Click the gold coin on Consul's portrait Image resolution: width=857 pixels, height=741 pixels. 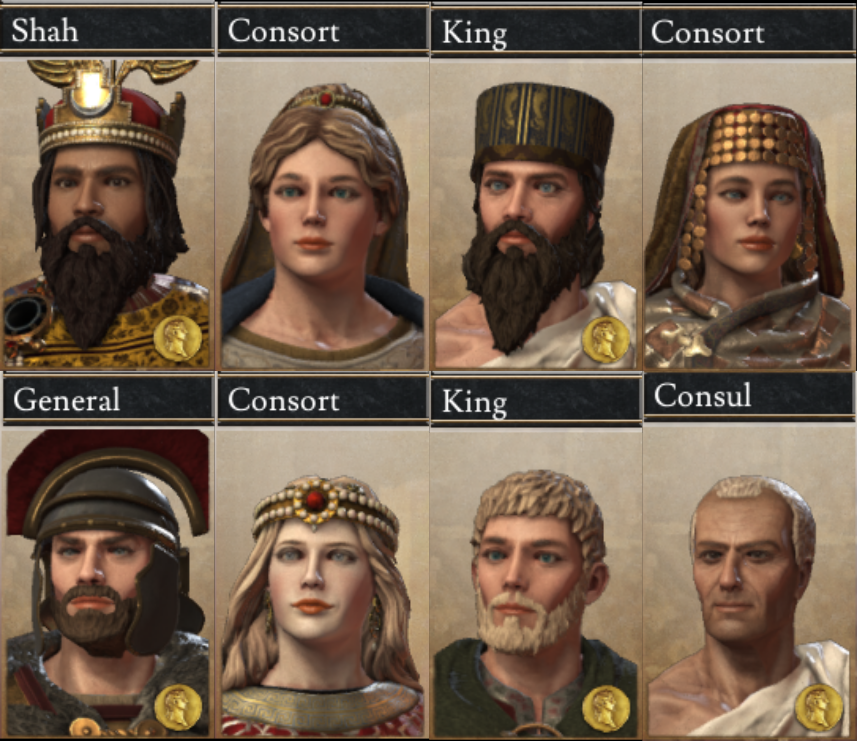(x=818, y=708)
